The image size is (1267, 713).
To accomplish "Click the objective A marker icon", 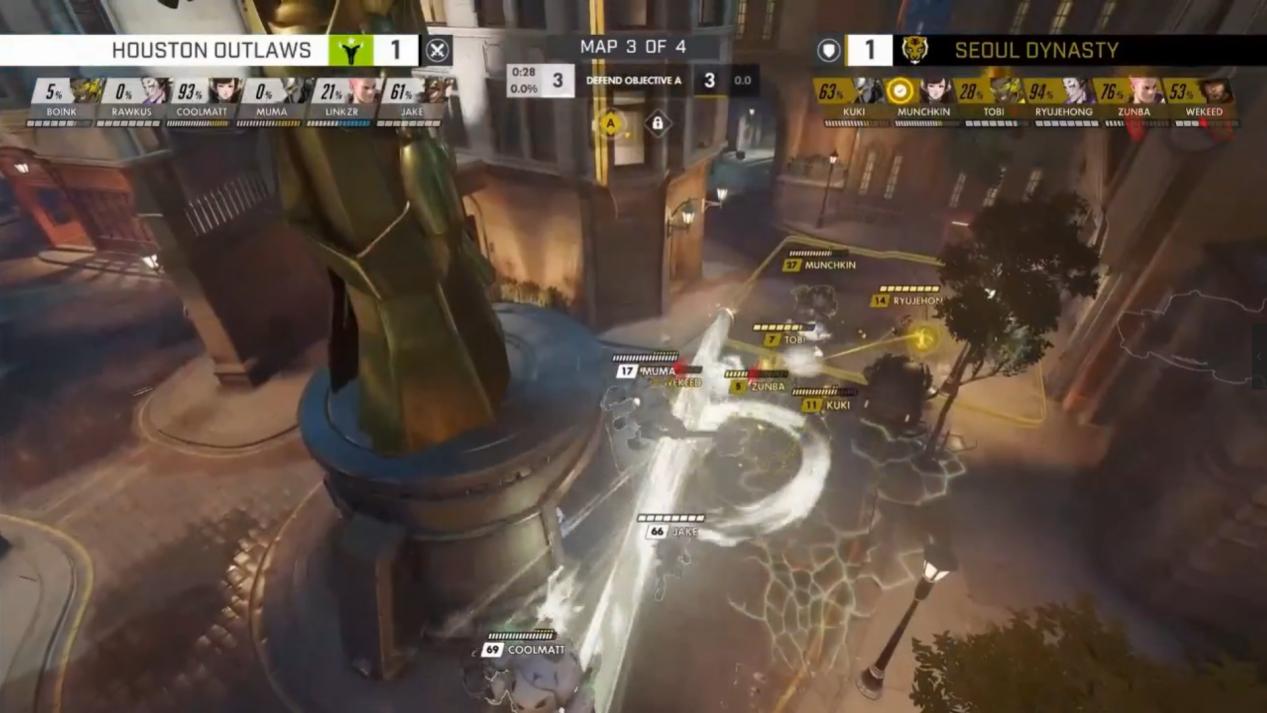I will (610, 125).
